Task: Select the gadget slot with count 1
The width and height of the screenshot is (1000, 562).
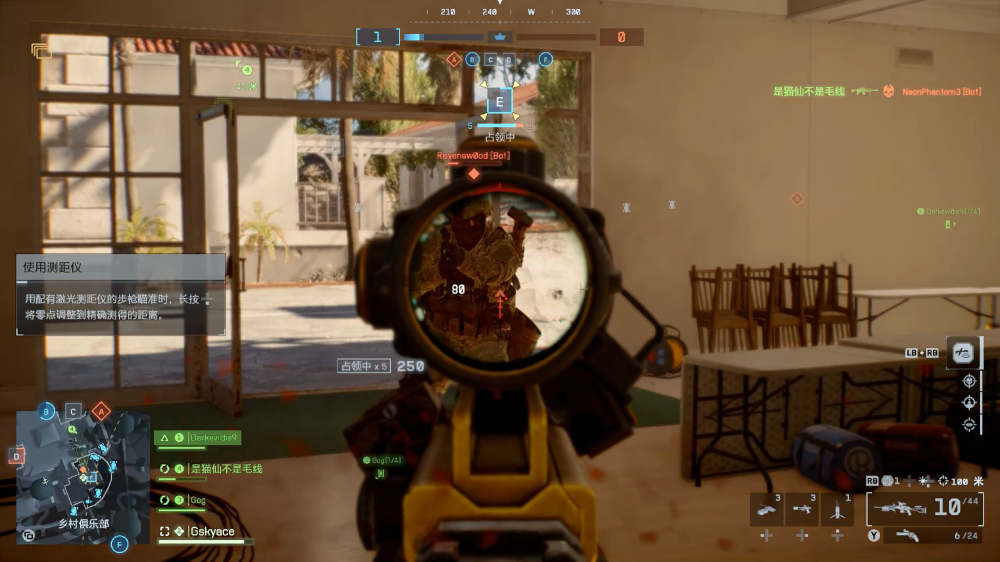Action: [837, 509]
